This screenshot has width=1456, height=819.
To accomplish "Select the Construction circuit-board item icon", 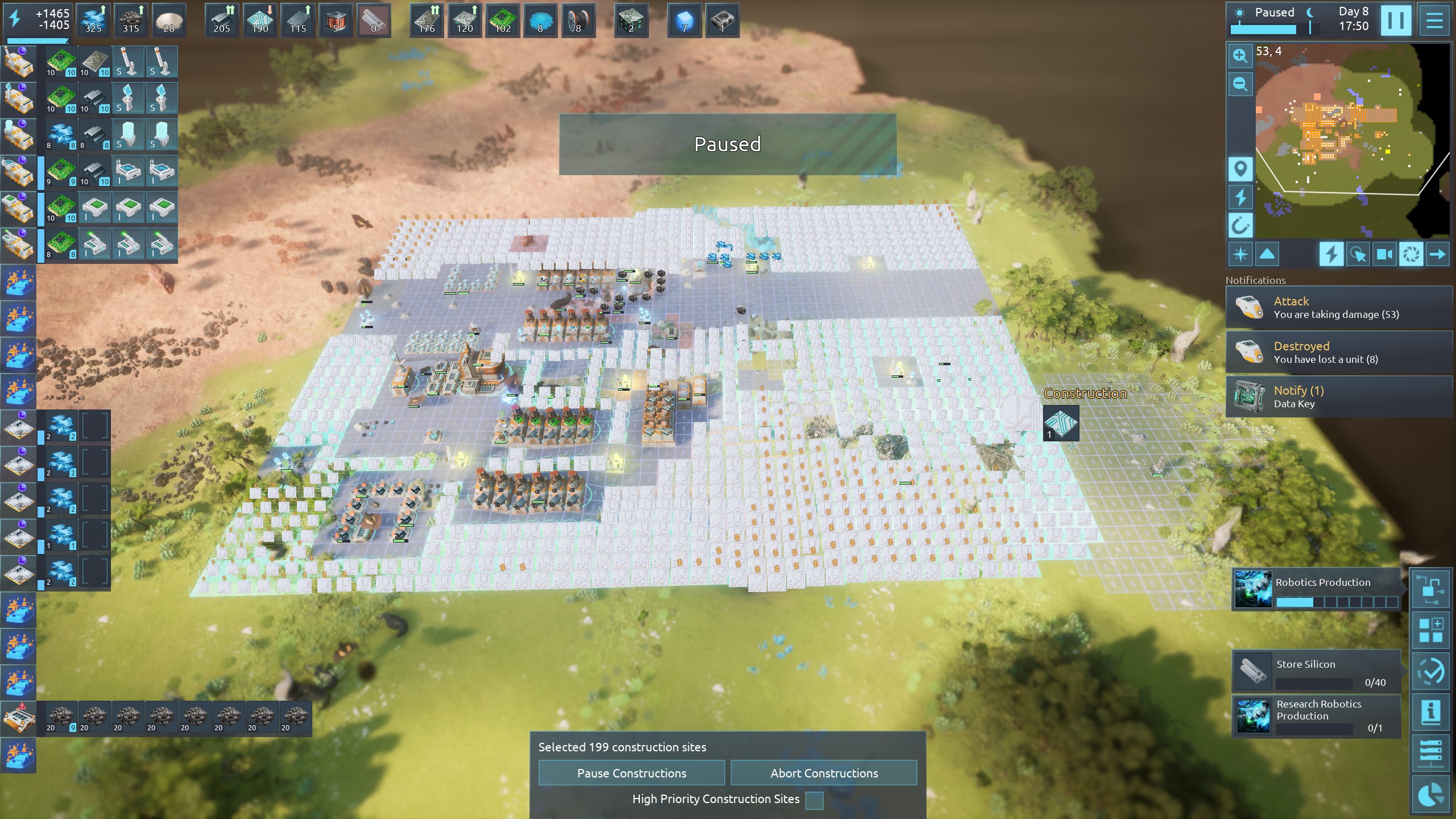I will (x=1061, y=423).
